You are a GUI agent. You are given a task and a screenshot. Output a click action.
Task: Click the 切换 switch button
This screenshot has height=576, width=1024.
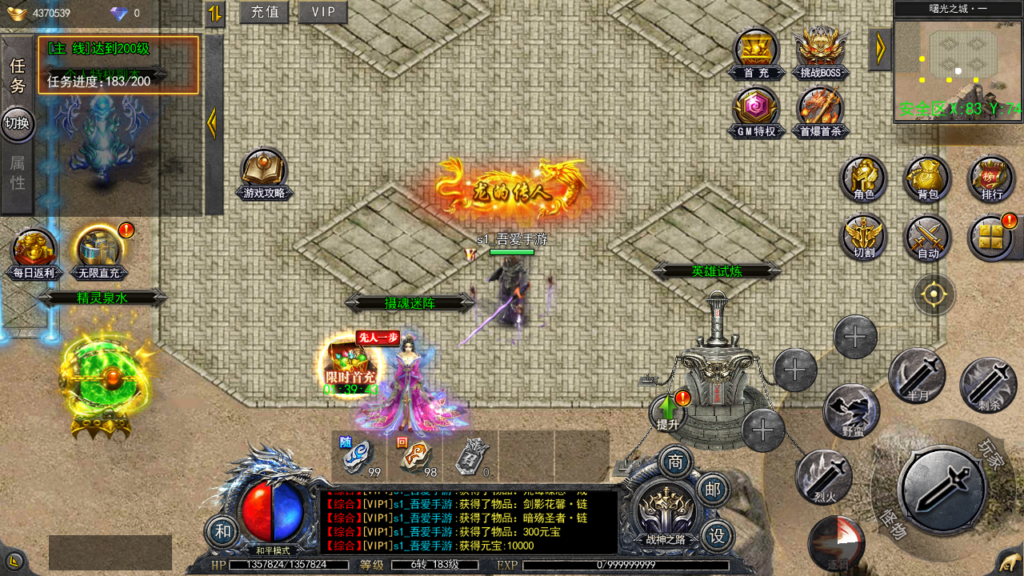coord(17,123)
